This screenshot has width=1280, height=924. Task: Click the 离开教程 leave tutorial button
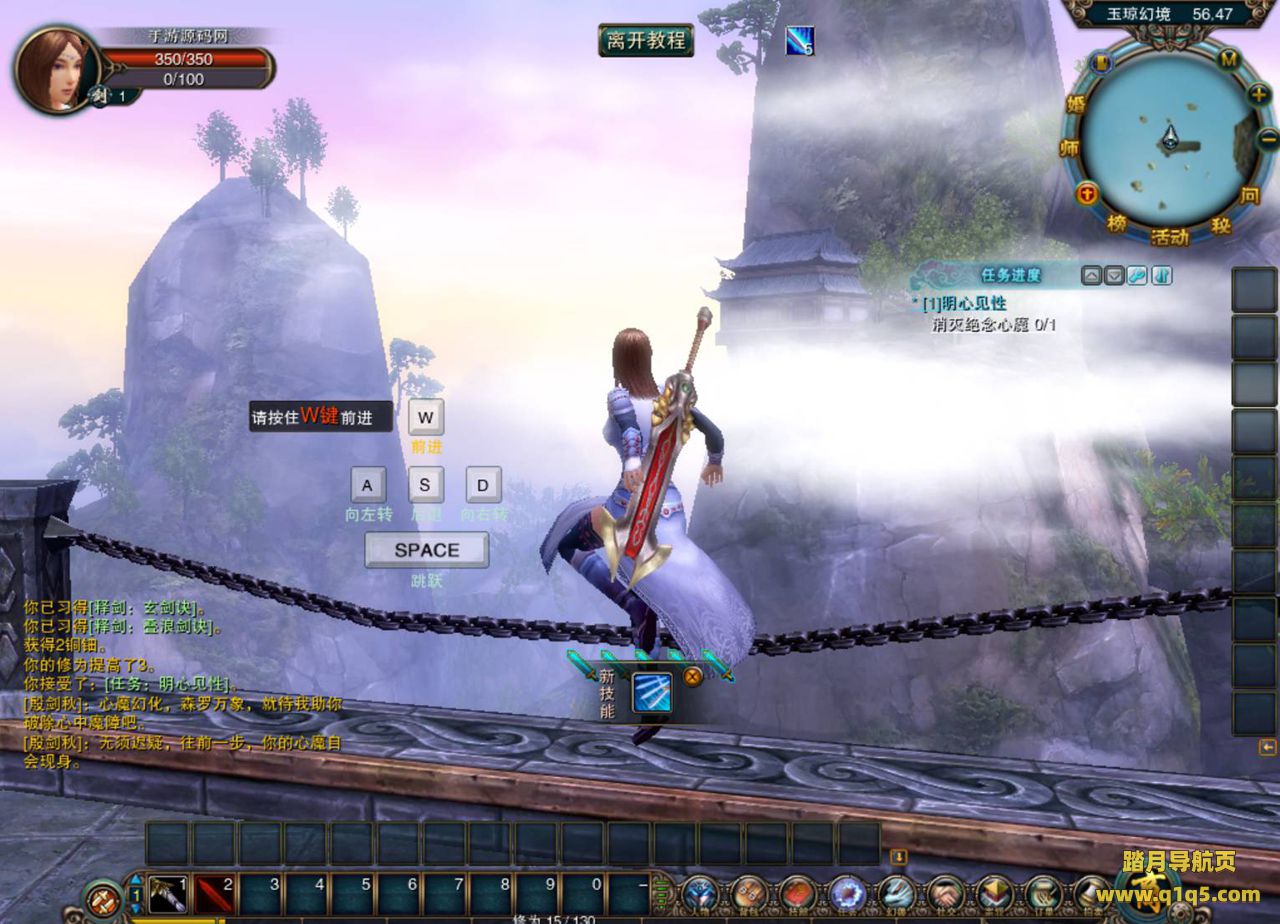point(646,40)
